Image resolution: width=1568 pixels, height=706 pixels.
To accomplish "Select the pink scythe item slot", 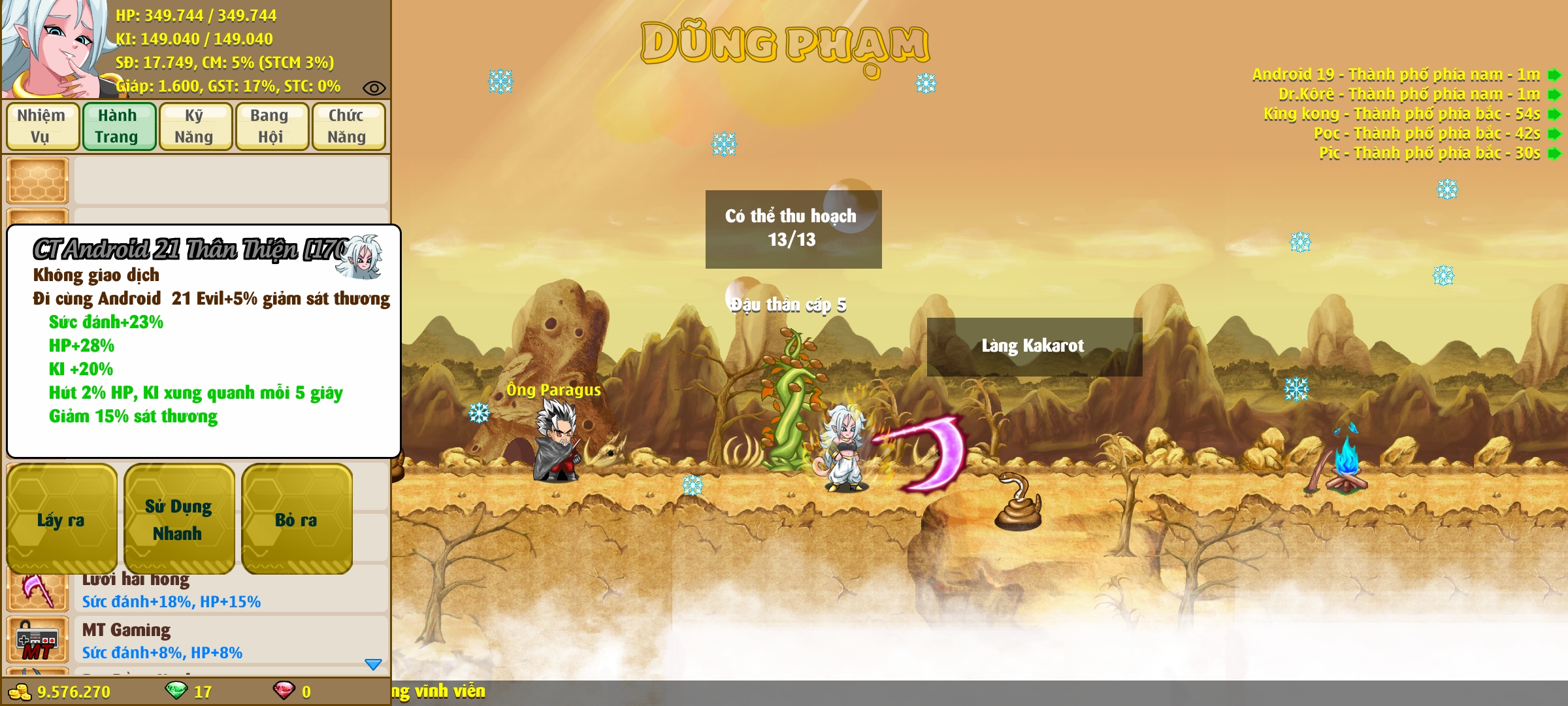I will click(37, 590).
